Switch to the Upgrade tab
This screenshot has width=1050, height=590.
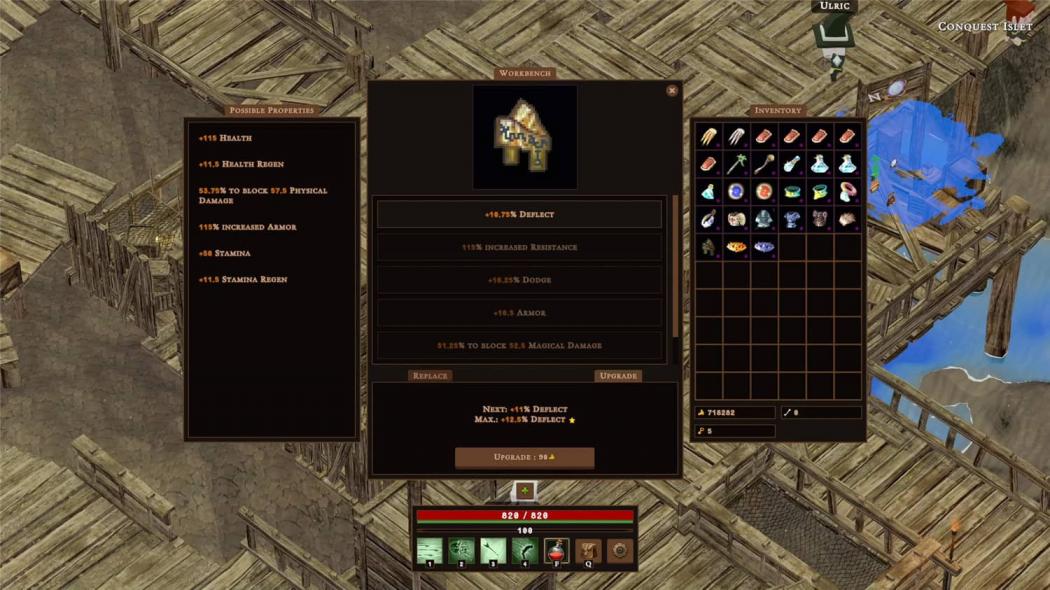[618, 376]
